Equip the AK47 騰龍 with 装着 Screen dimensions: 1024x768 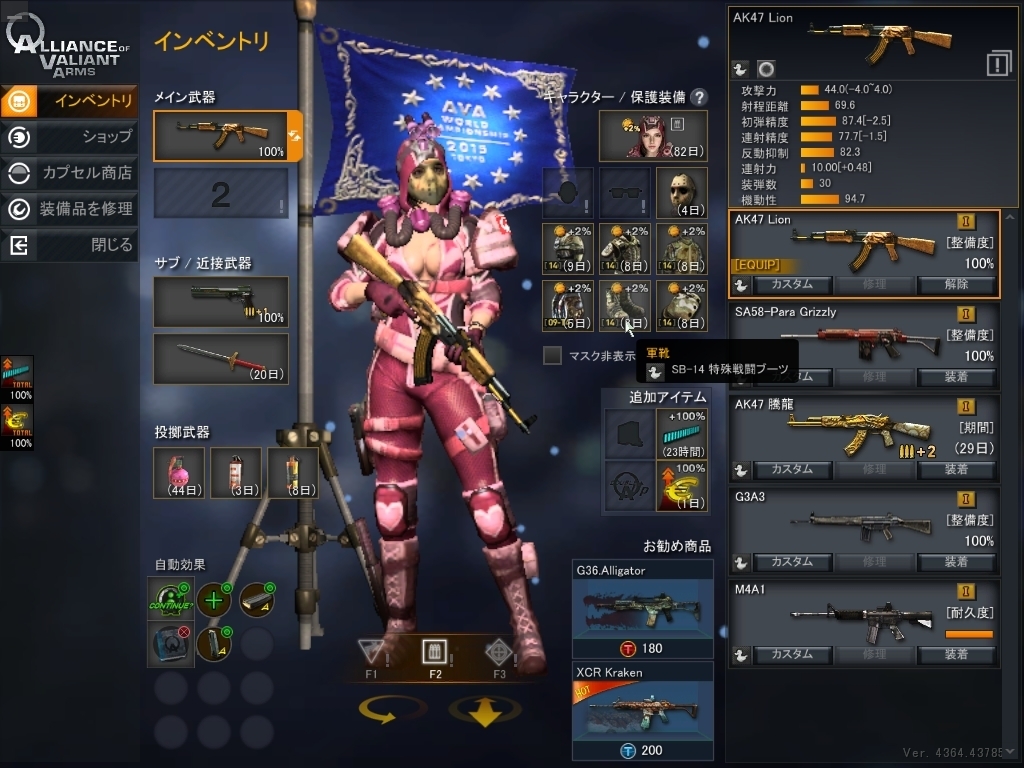point(957,469)
